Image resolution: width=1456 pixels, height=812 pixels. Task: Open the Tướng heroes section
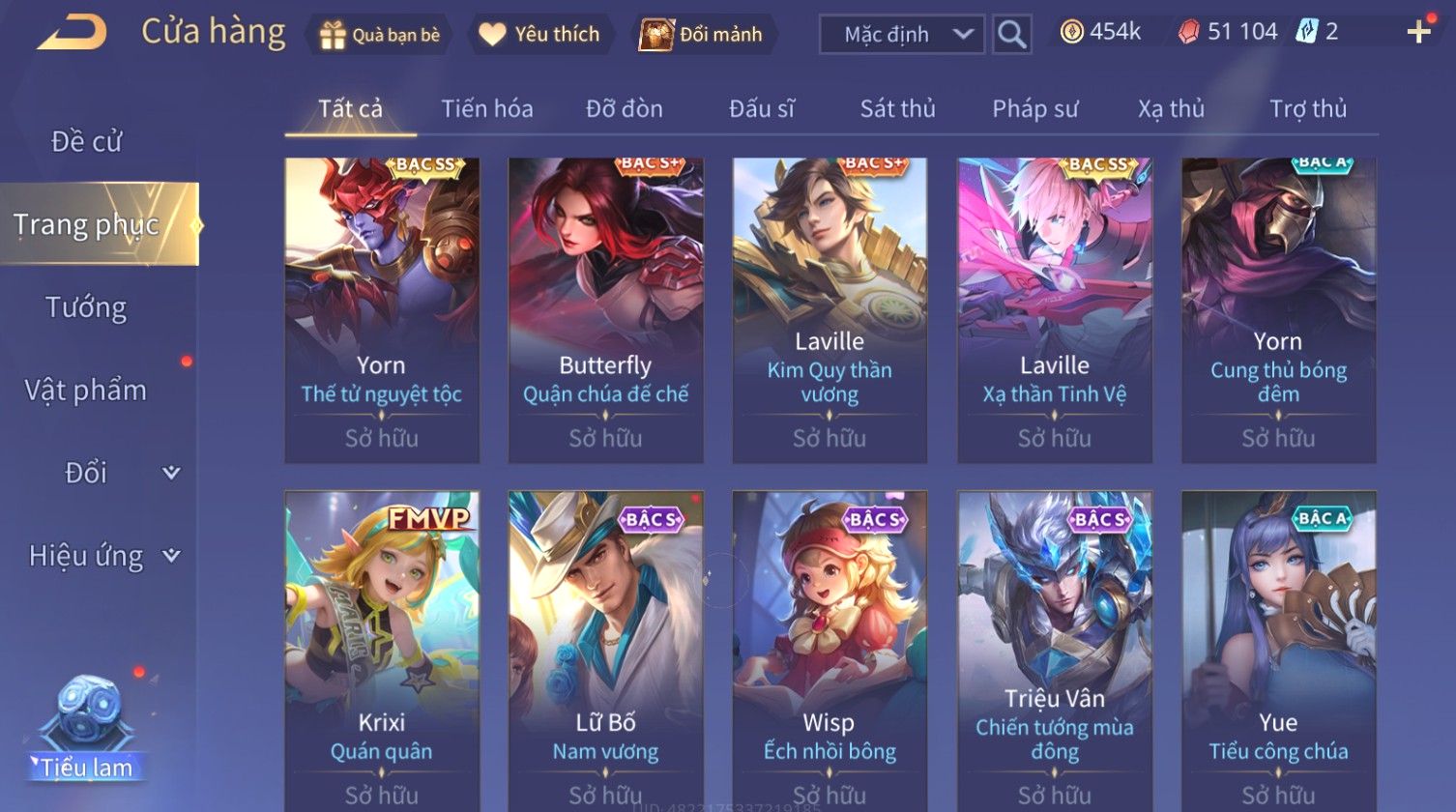point(86,308)
